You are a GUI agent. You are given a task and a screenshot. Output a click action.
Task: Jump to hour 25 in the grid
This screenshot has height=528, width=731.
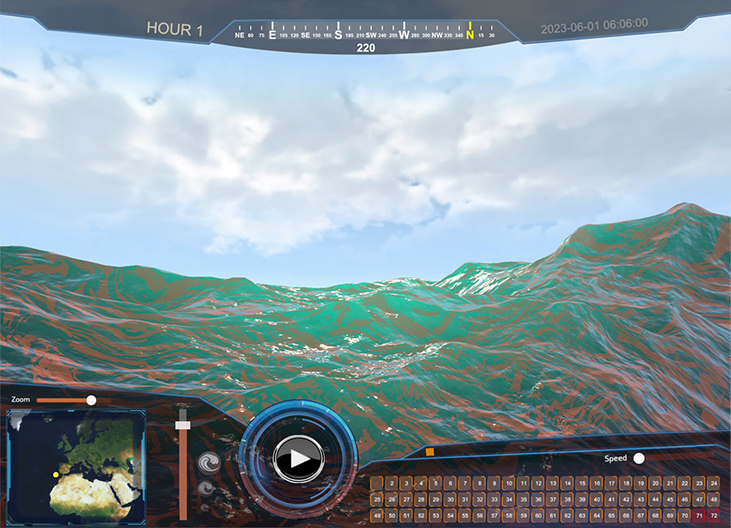pos(377,499)
